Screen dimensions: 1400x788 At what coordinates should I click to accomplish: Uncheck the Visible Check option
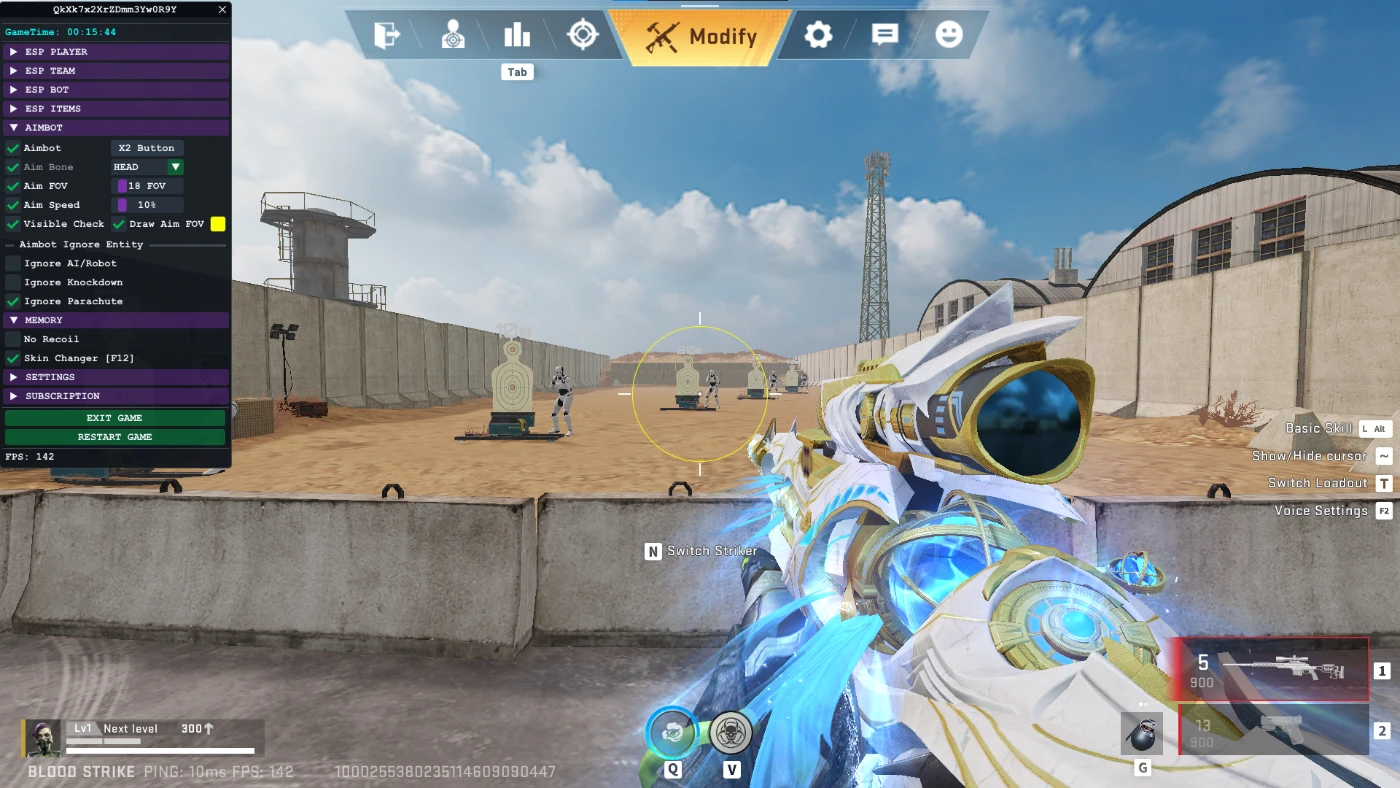point(12,224)
